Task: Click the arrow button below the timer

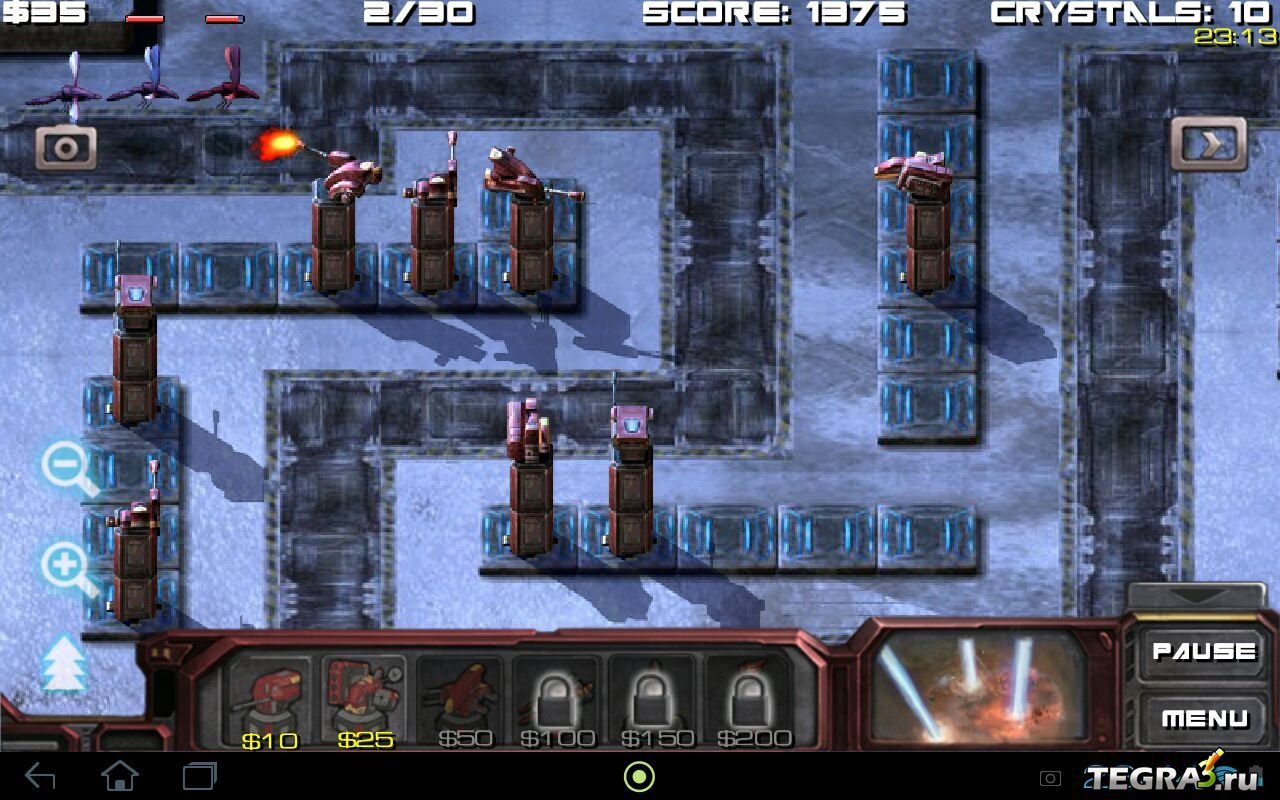Action: tap(1208, 145)
